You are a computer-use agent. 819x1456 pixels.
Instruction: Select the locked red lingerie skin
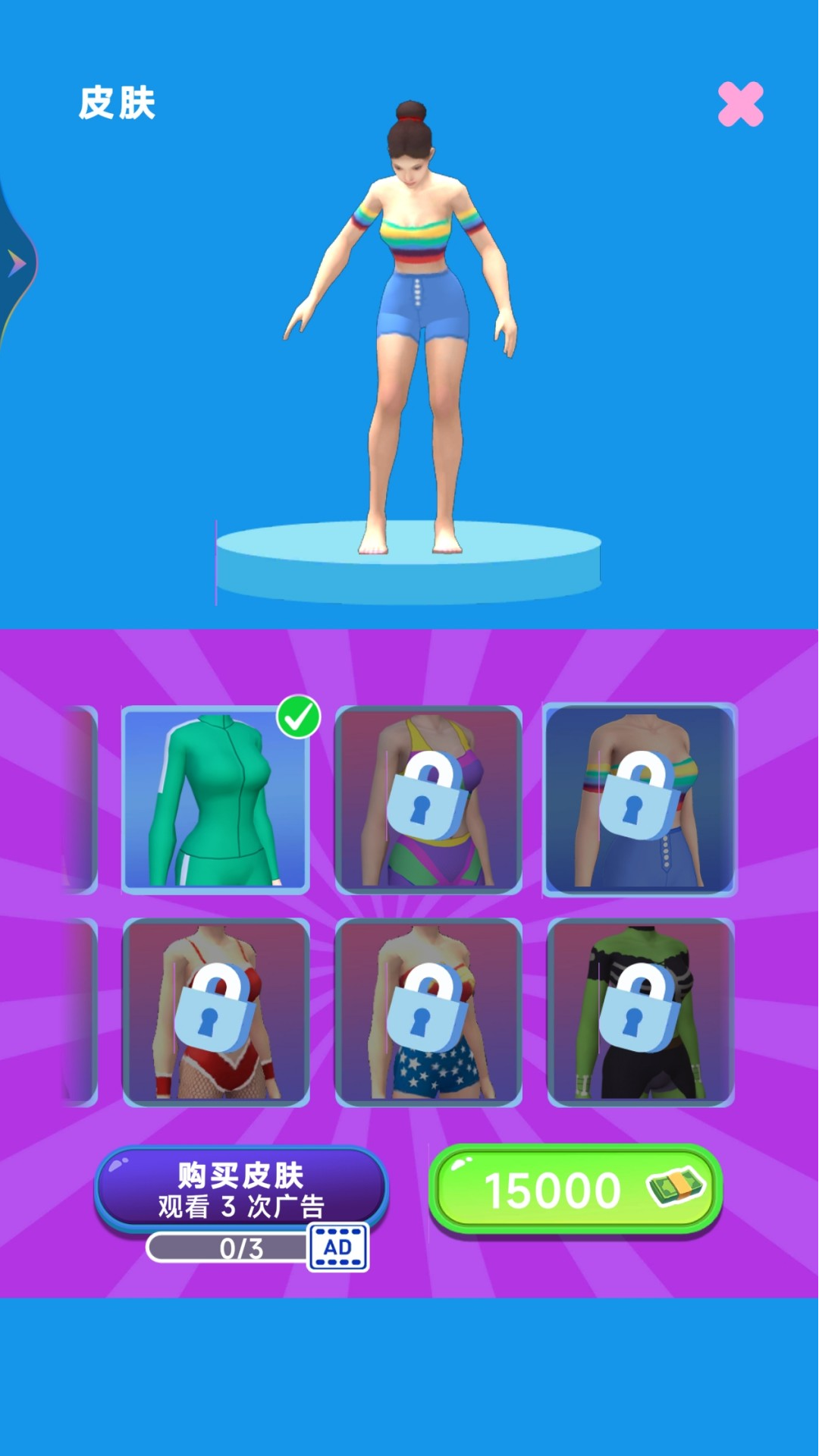pos(215,1012)
